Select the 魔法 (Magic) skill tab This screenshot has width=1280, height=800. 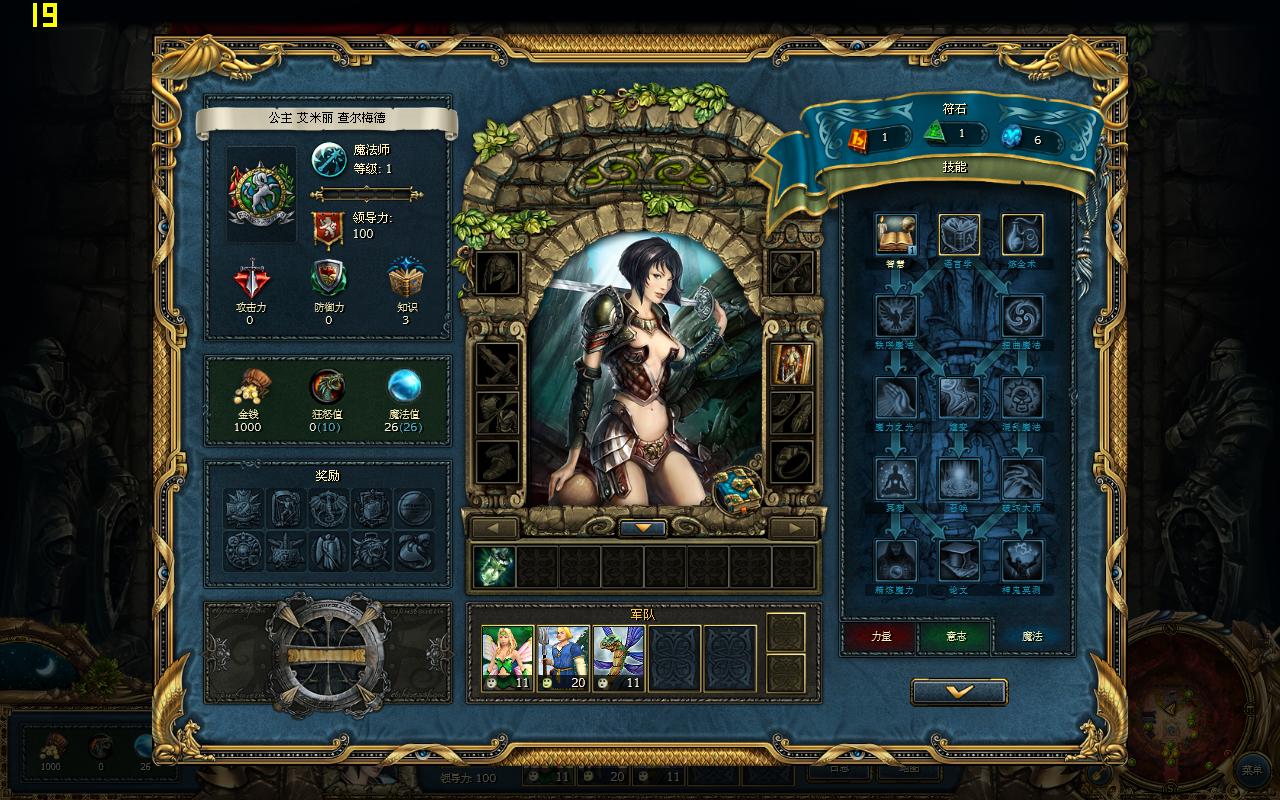point(1031,637)
